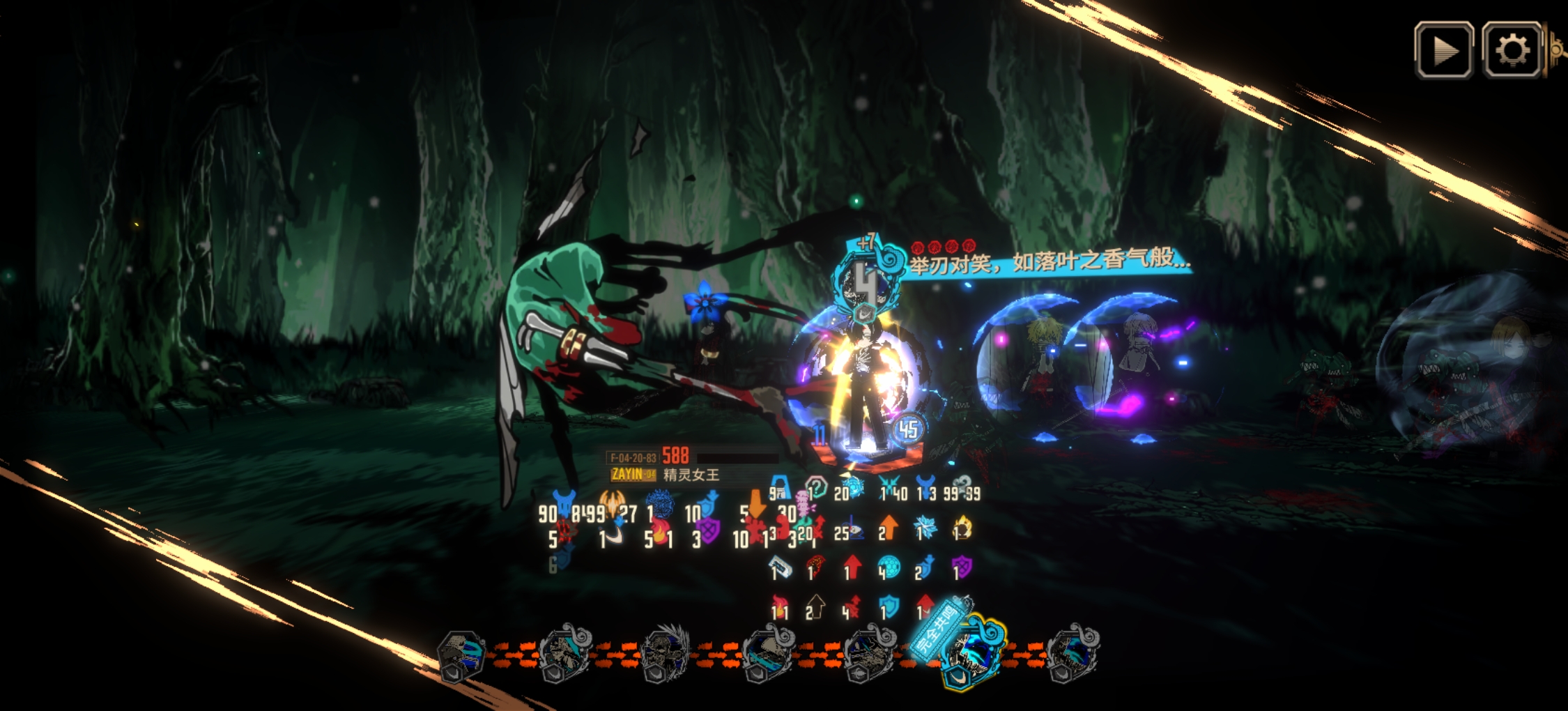This screenshot has width=1568, height=711.
Task: Click the razor blade status icon
Action: (781, 567)
